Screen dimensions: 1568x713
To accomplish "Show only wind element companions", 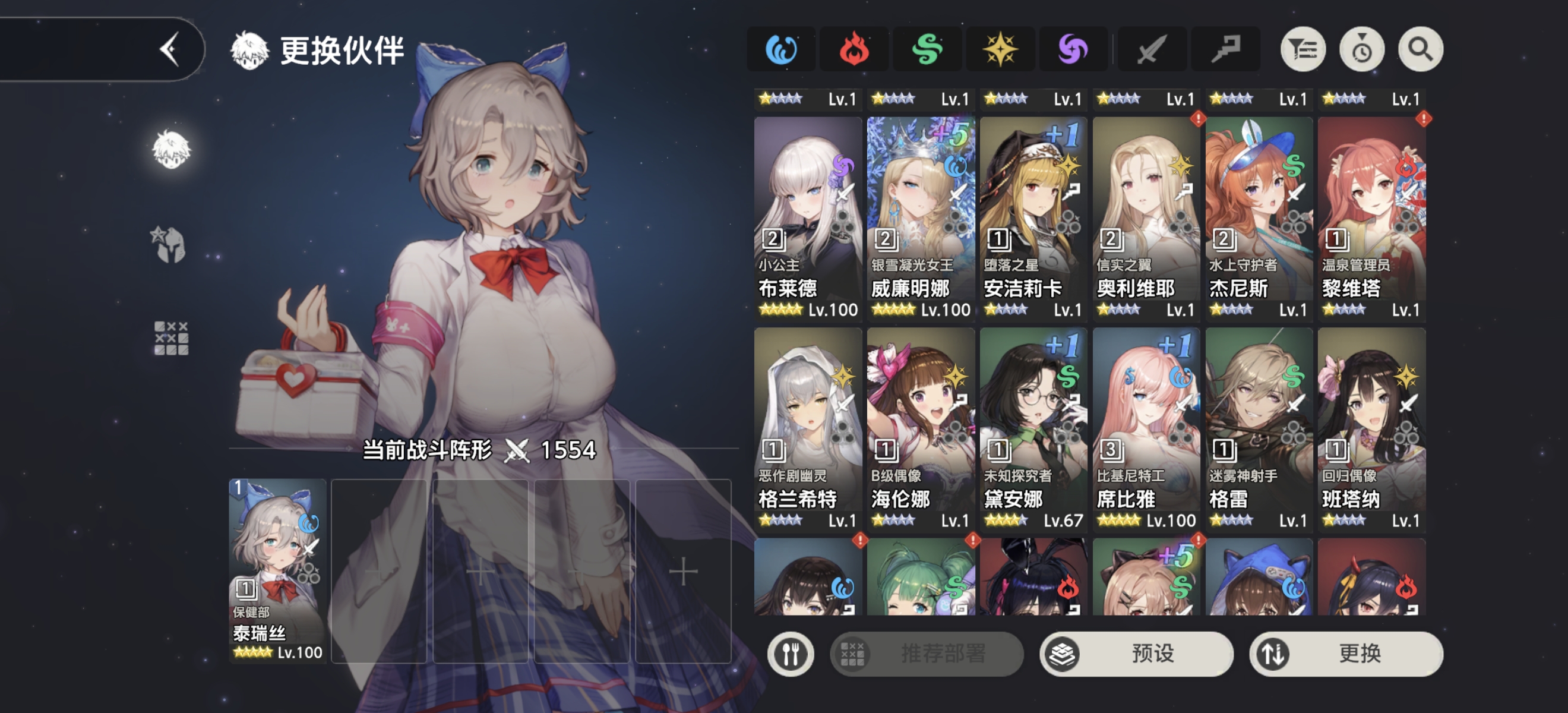I will (x=927, y=49).
